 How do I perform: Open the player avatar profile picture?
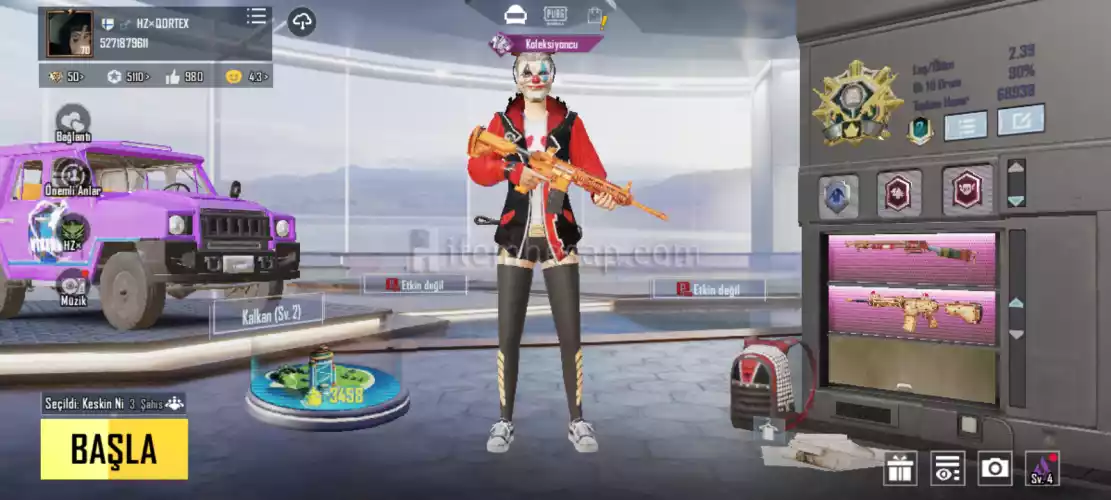tap(69, 34)
